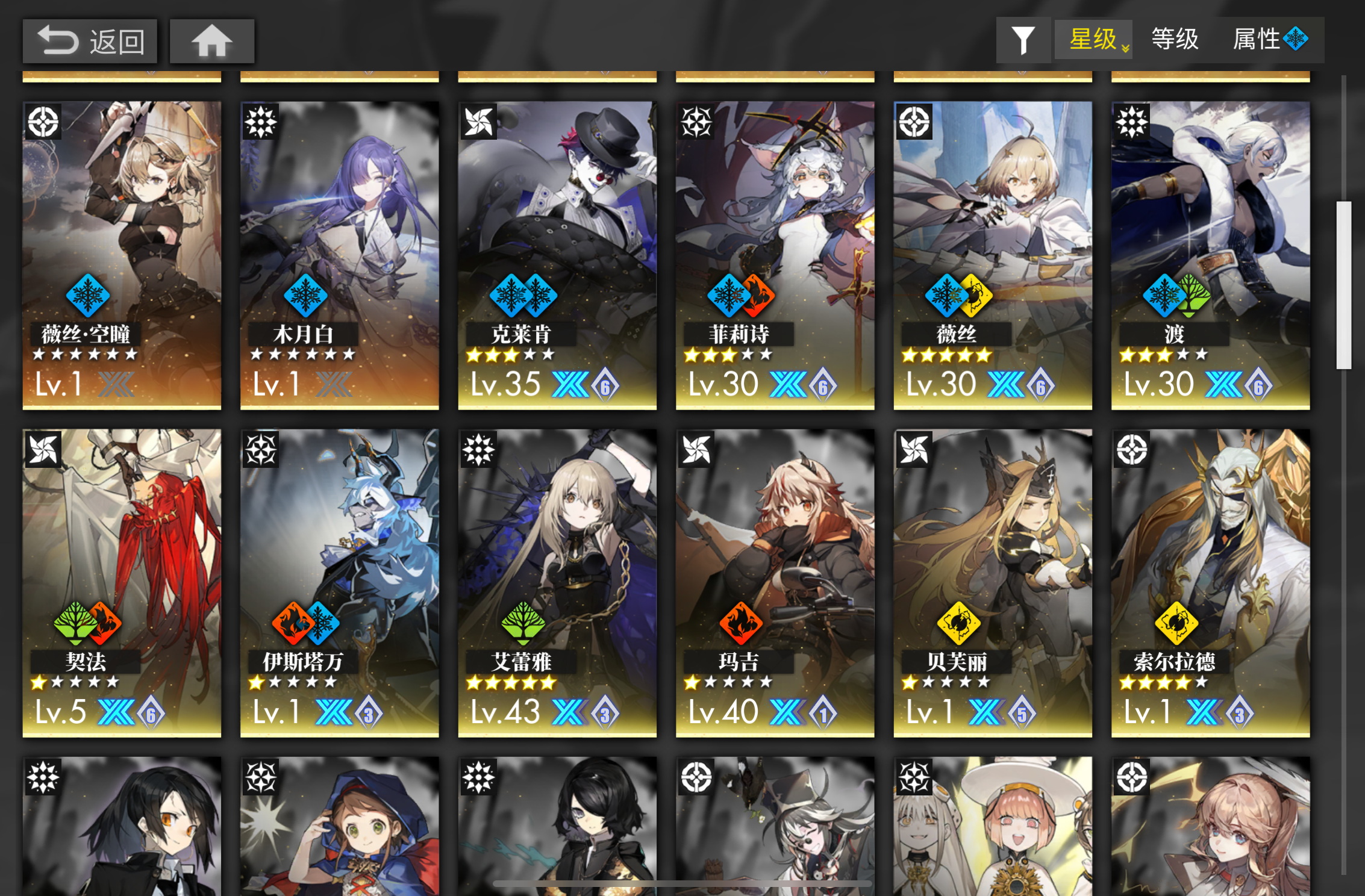Viewport: 1365px width, 896px height.
Task: Click the class icon on 契法's card corner
Action: (43, 450)
